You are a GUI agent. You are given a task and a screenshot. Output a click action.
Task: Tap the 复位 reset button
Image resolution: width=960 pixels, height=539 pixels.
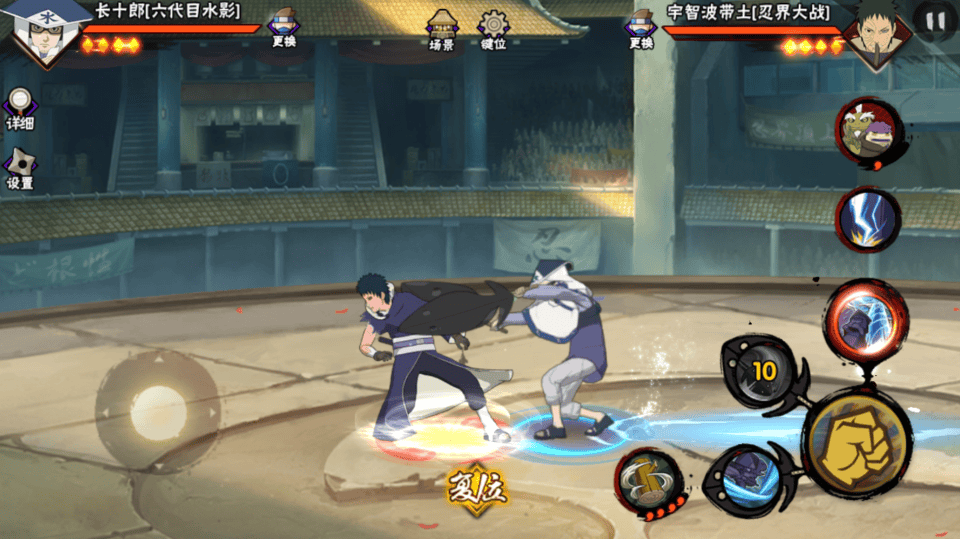coord(477,489)
